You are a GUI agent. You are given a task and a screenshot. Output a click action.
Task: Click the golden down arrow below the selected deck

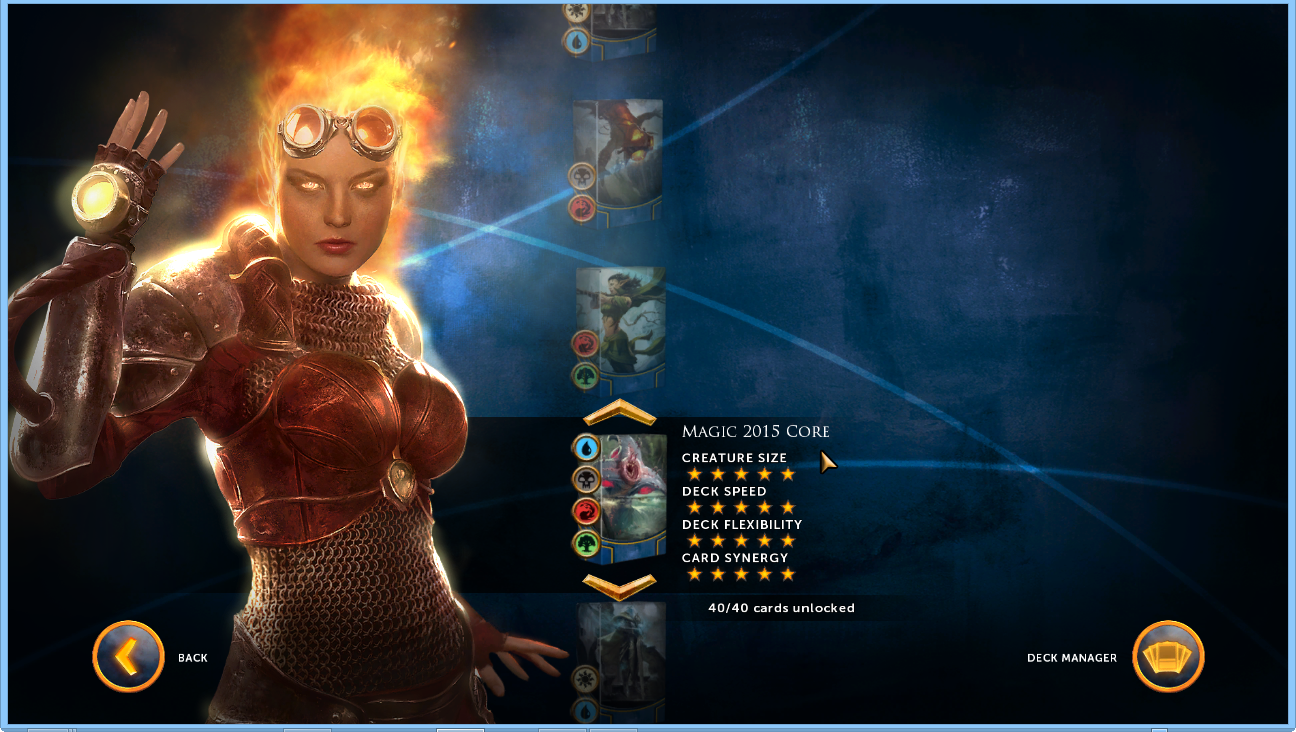pyautogui.click(x=619, y=585)
